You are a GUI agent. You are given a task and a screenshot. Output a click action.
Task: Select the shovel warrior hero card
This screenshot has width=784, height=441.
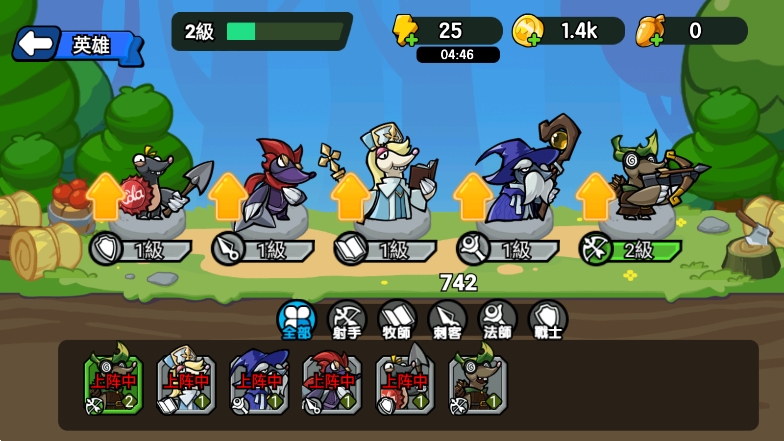[405, 384]
